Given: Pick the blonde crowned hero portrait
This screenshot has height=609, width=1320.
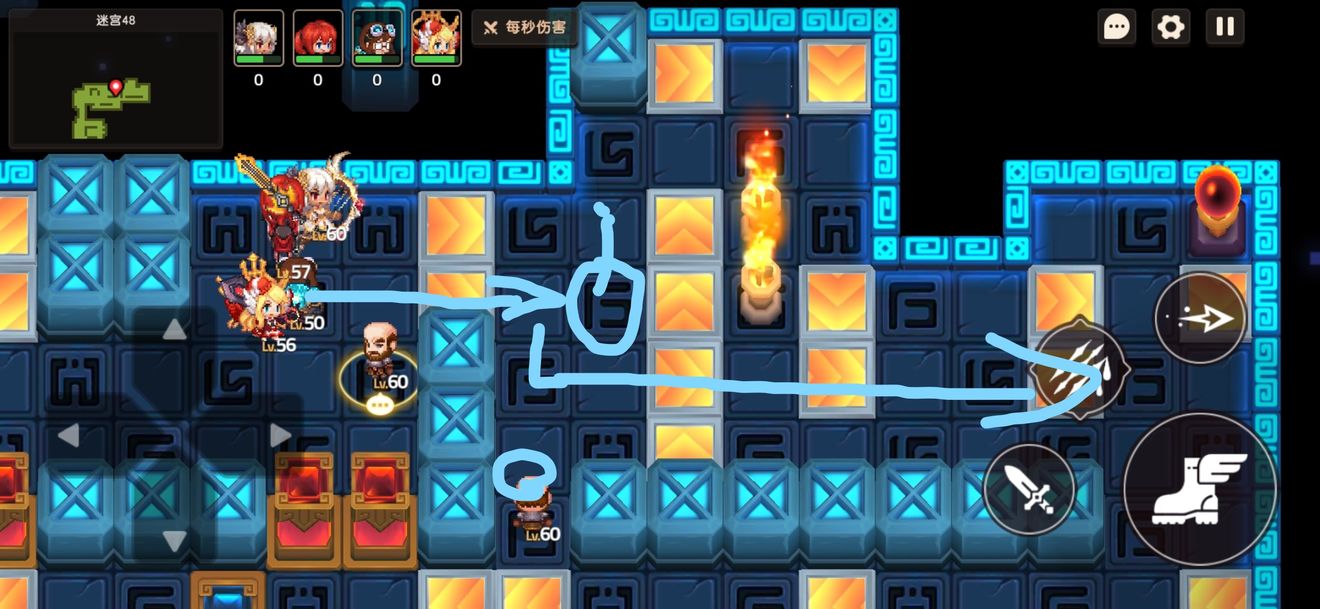Looking at the screenshot, I should pos(436,38).
